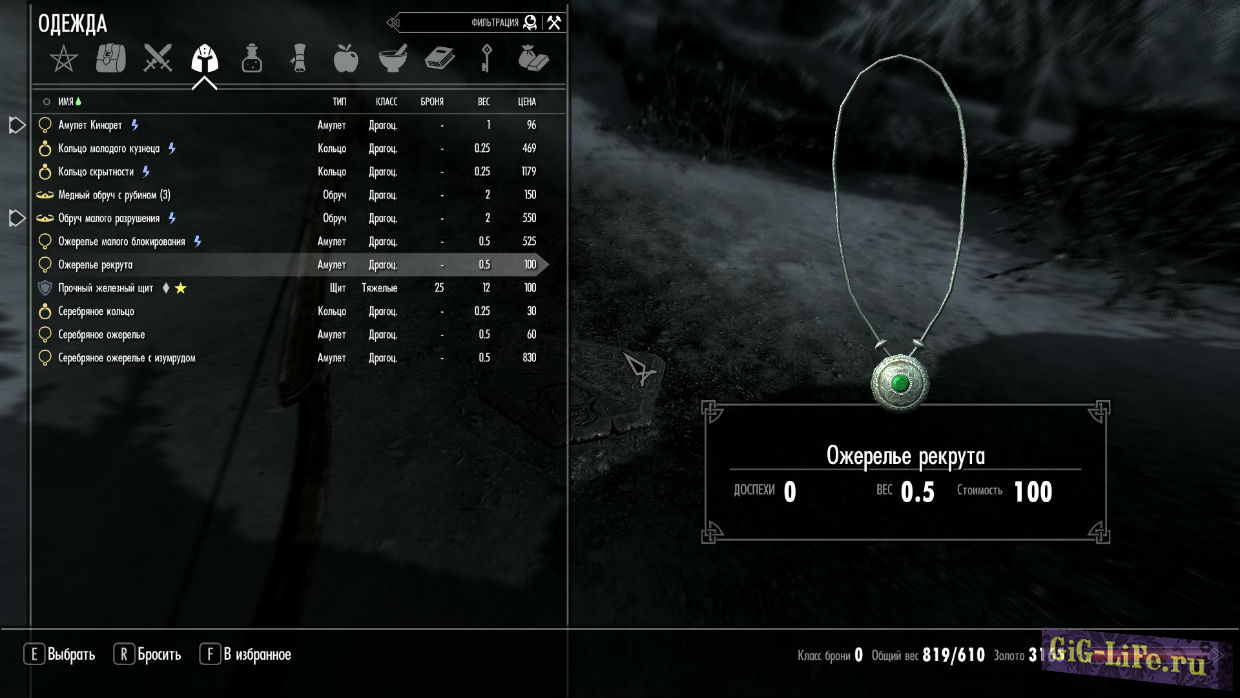Image resolution: width=1240 pixels, height=698 pixels.
Task: Select the Прочный железный щит row
Action: (x=105, y=288)
